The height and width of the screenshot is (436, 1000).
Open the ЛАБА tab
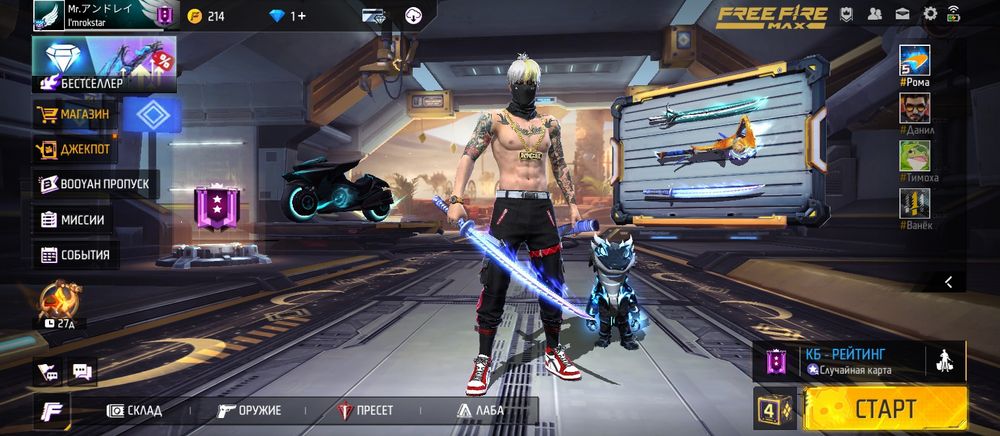pos(481,410)
